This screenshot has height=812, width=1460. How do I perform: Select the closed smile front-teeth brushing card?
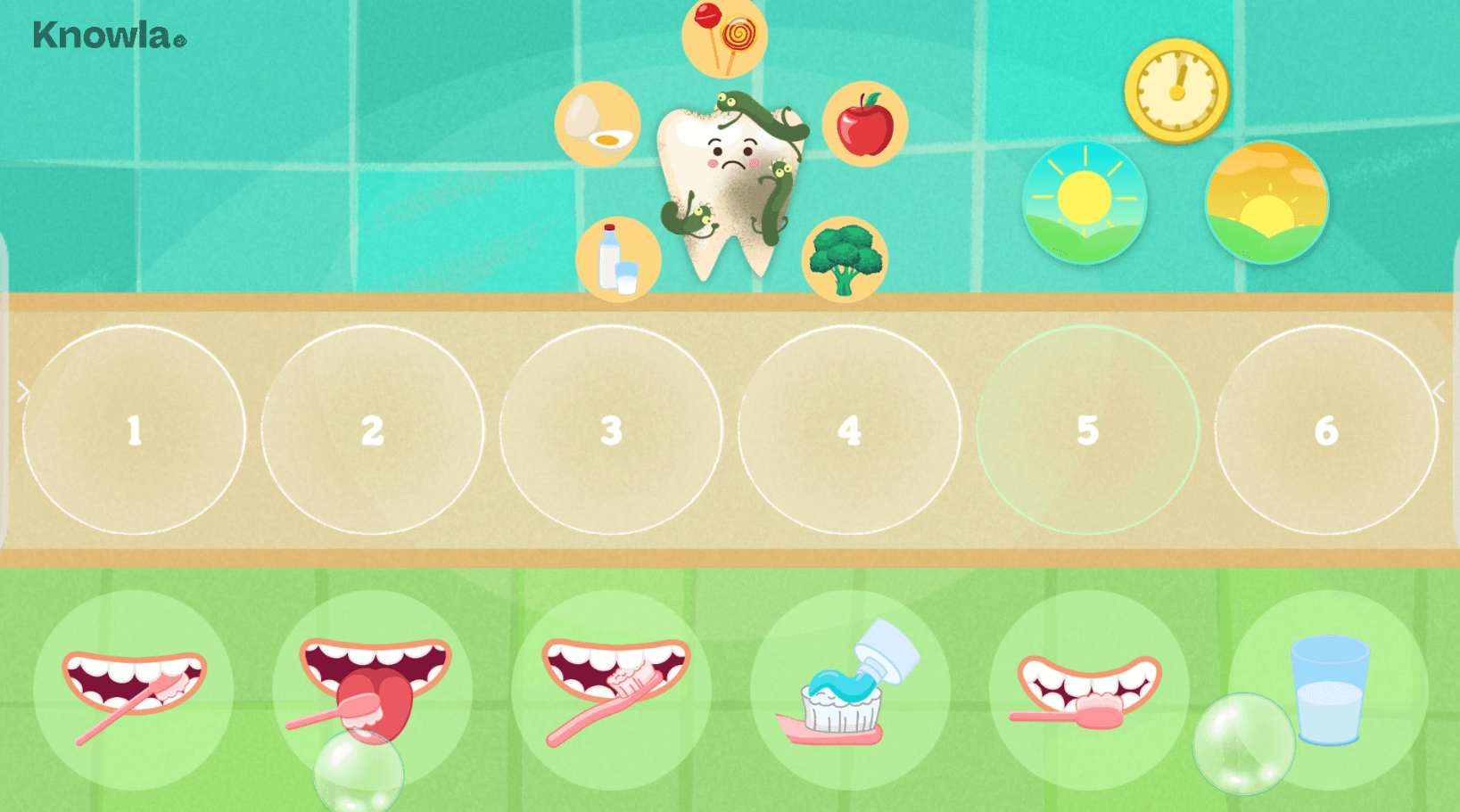pyautogui.click(x=1088, y=690)
